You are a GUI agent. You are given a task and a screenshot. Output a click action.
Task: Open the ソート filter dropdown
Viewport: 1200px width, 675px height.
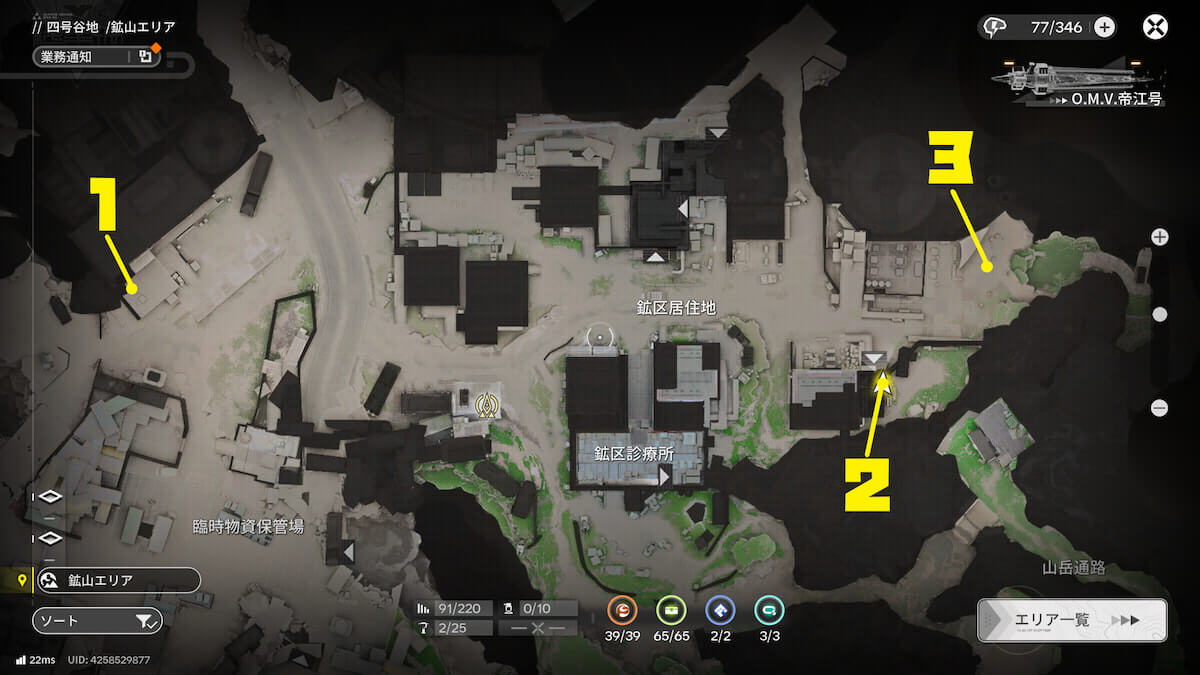click(97, 621)
